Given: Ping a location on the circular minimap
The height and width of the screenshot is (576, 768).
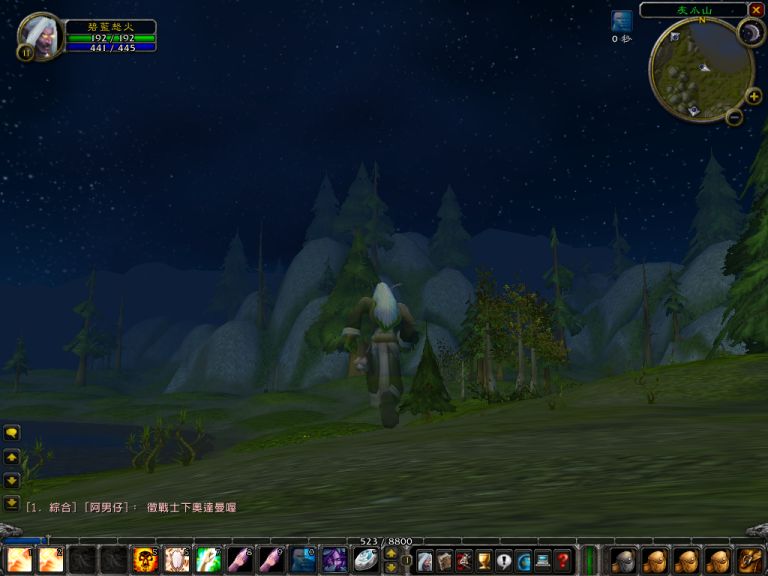Looking at the screenshot, I should (701, 68).
